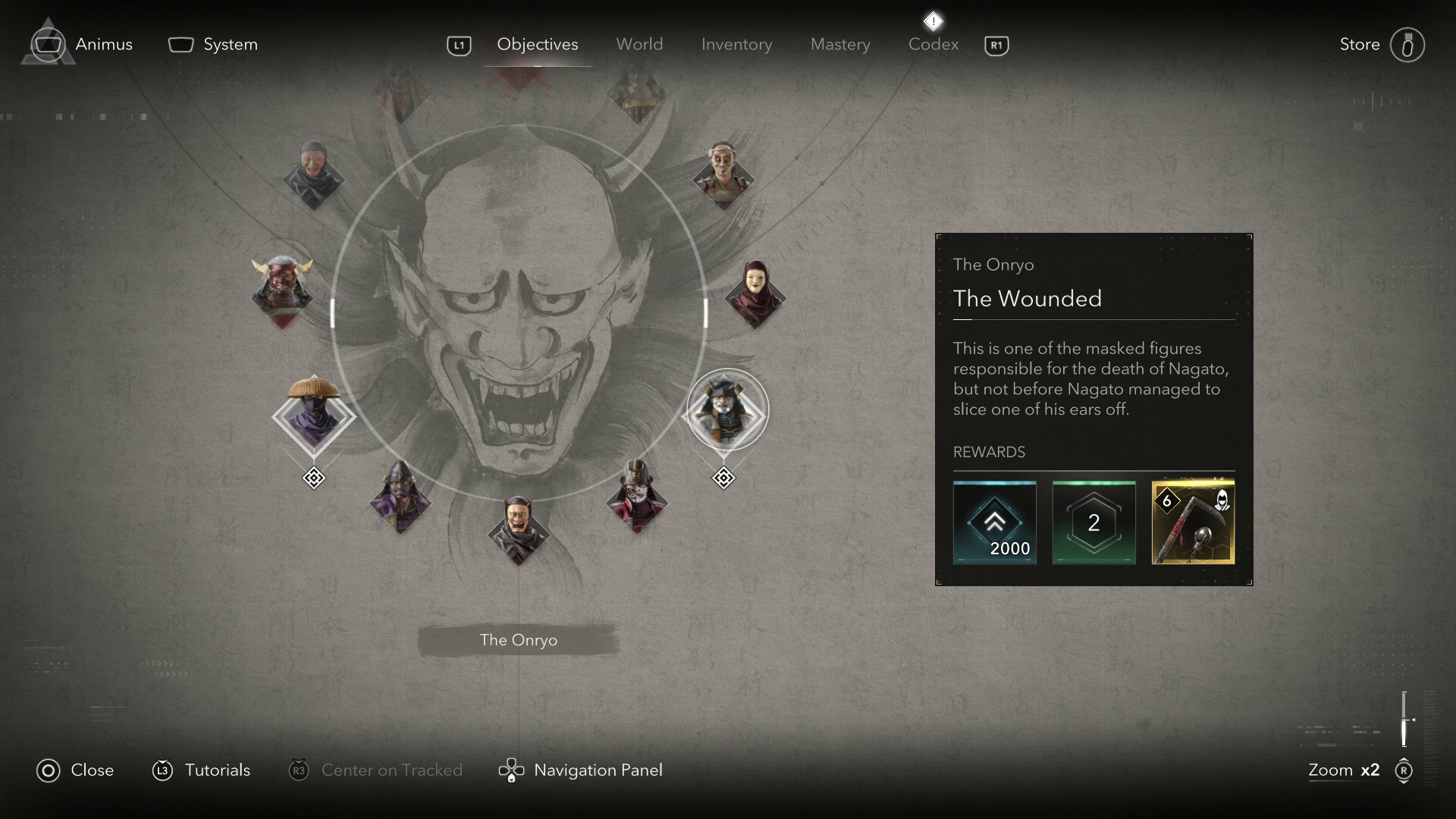Go to the Codex tab
The image size is (1456, 819).
934,45
